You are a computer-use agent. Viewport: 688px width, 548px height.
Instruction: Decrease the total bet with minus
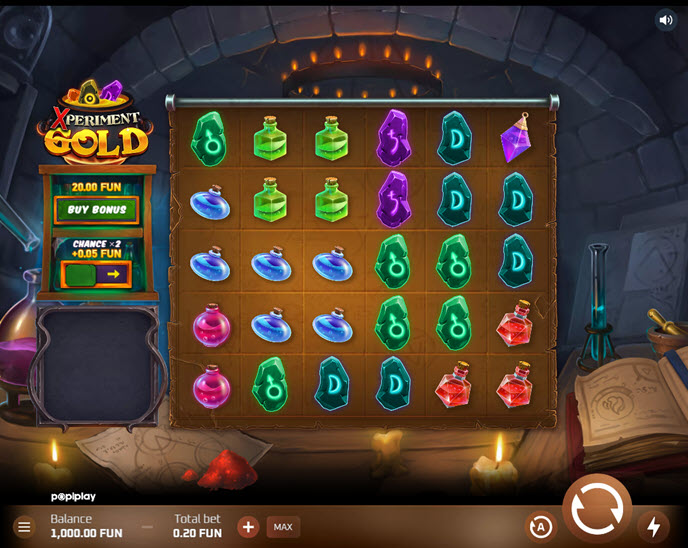(148, 527)
